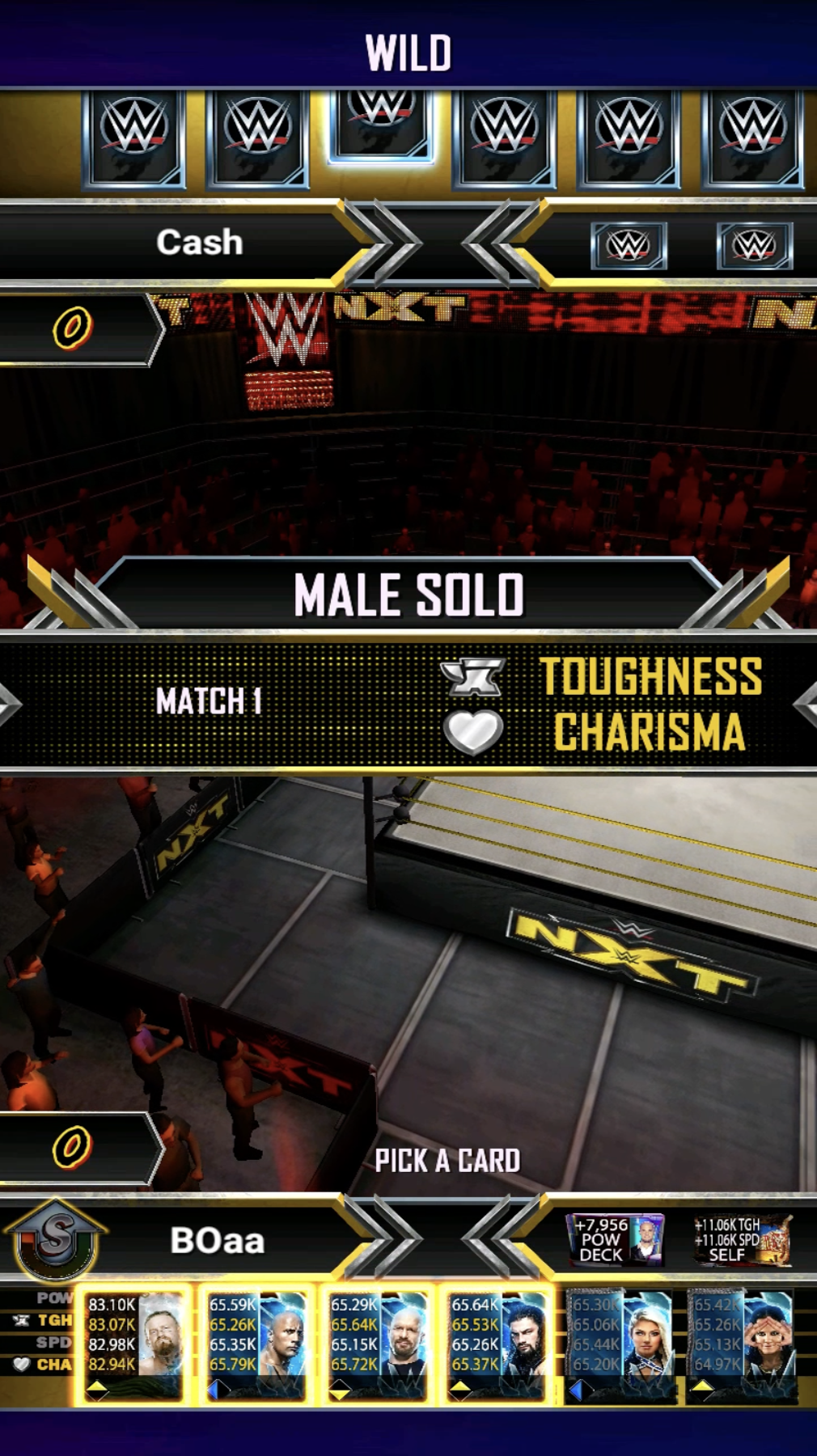
Task: Pick the bearded blond wrestler card with 83.10K power
Action: 133,1343
